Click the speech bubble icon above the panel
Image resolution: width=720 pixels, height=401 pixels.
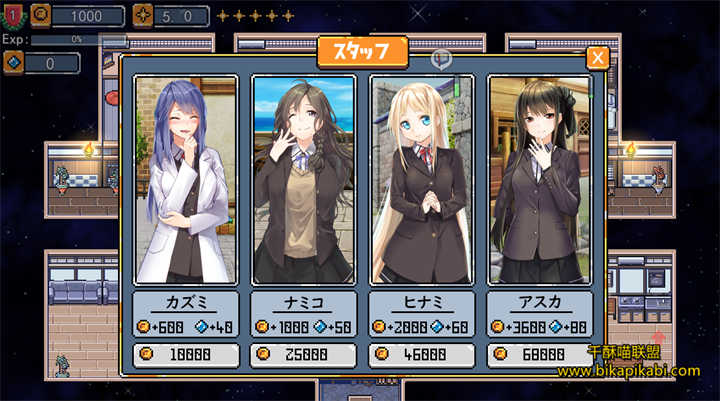click(442, 59)
